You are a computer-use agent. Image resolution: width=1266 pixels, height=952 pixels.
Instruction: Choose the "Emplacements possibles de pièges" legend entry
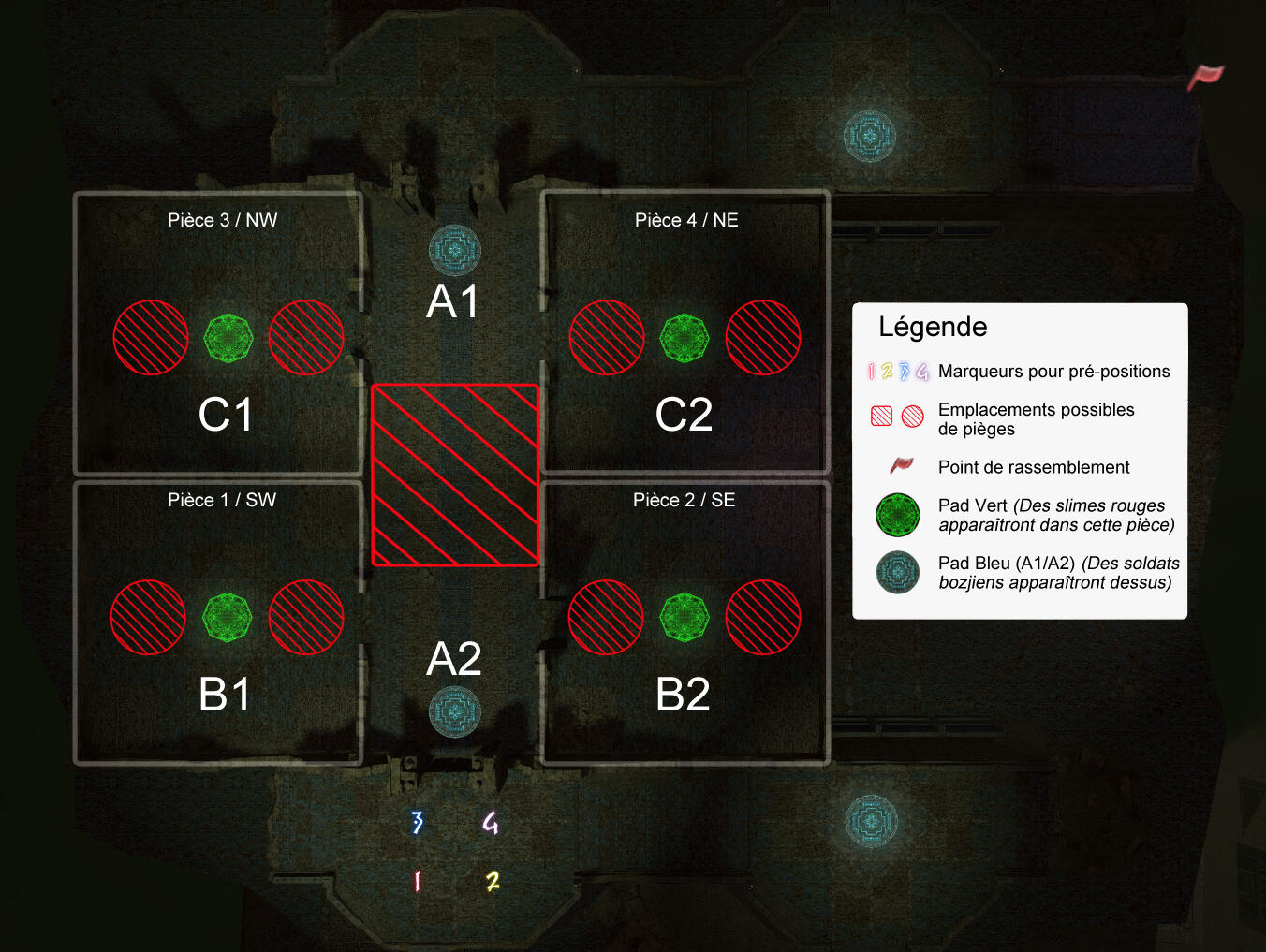tap(1036, 419)
